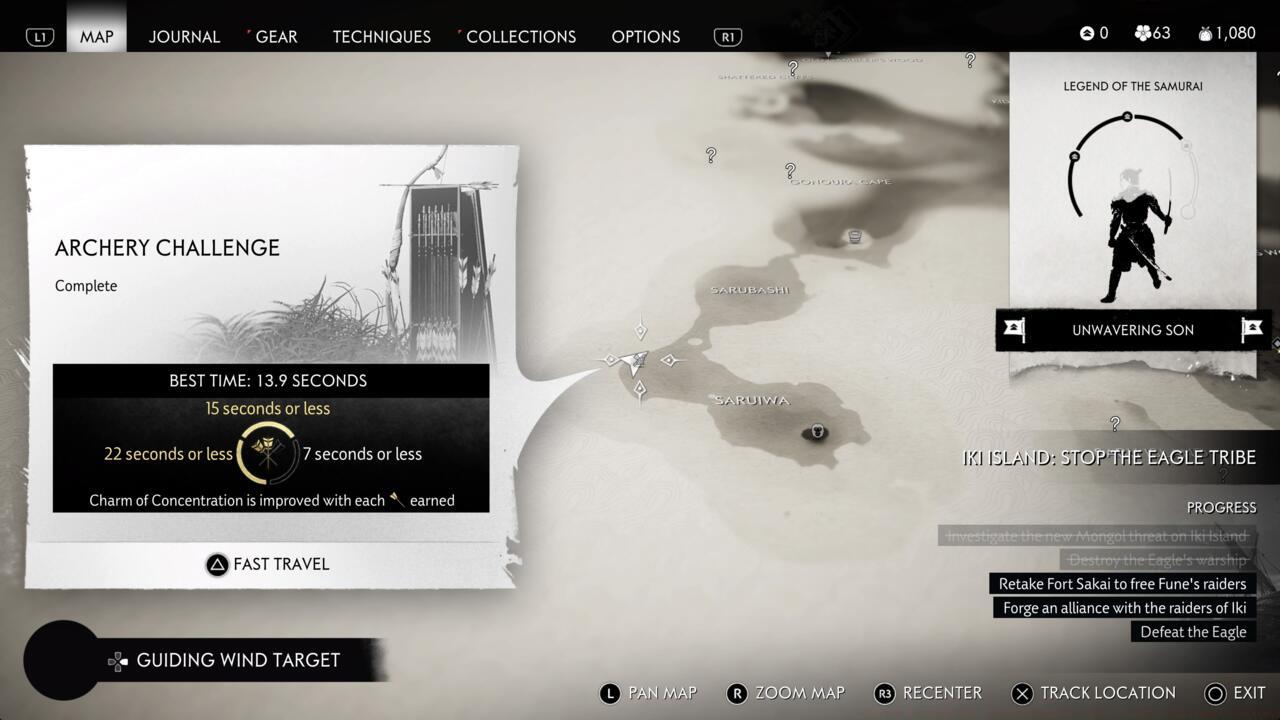Go to the Collections tab
1280x720 pixels.
click(520, 36)
